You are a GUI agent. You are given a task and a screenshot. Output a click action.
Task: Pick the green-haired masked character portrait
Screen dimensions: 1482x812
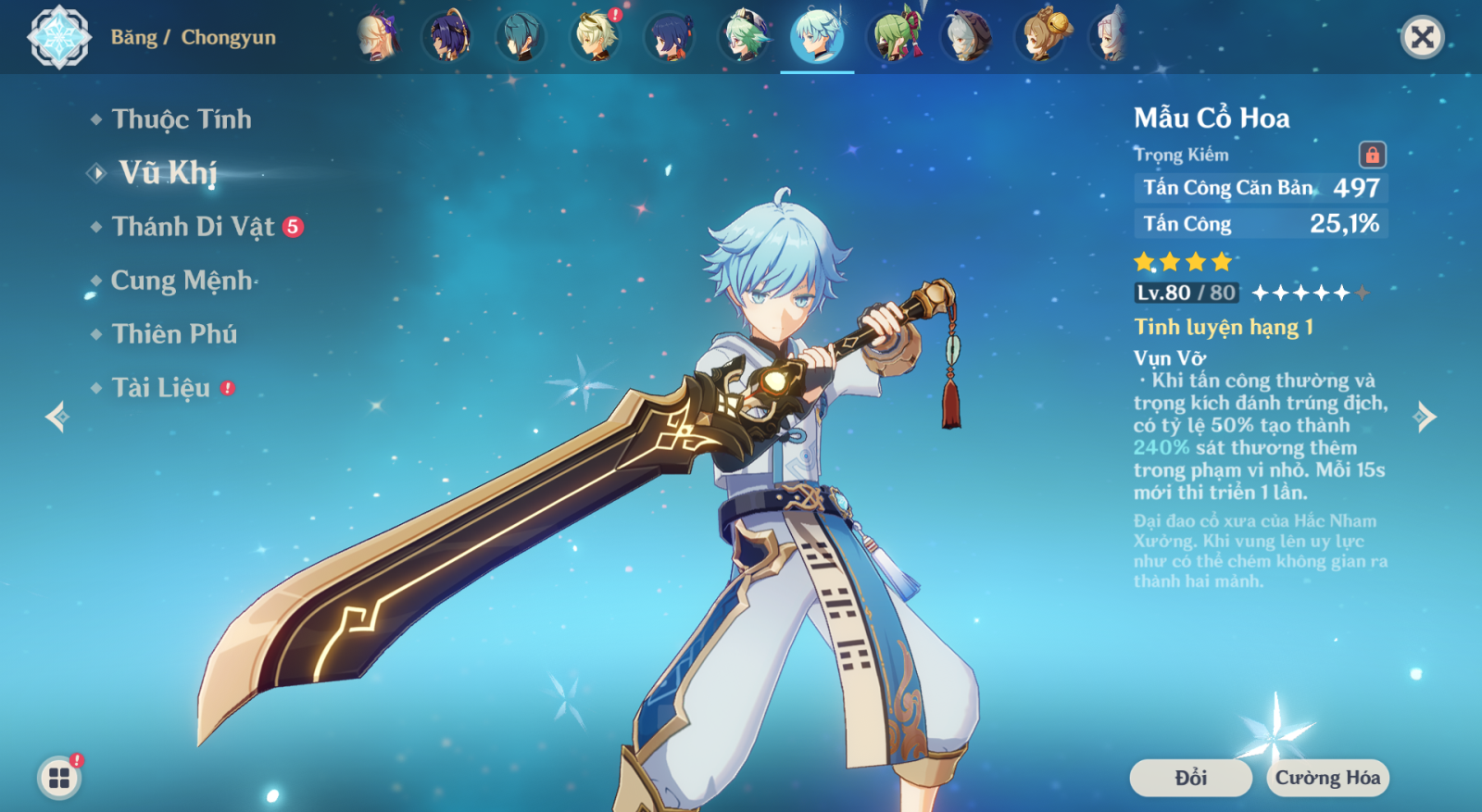pos(893,37)
